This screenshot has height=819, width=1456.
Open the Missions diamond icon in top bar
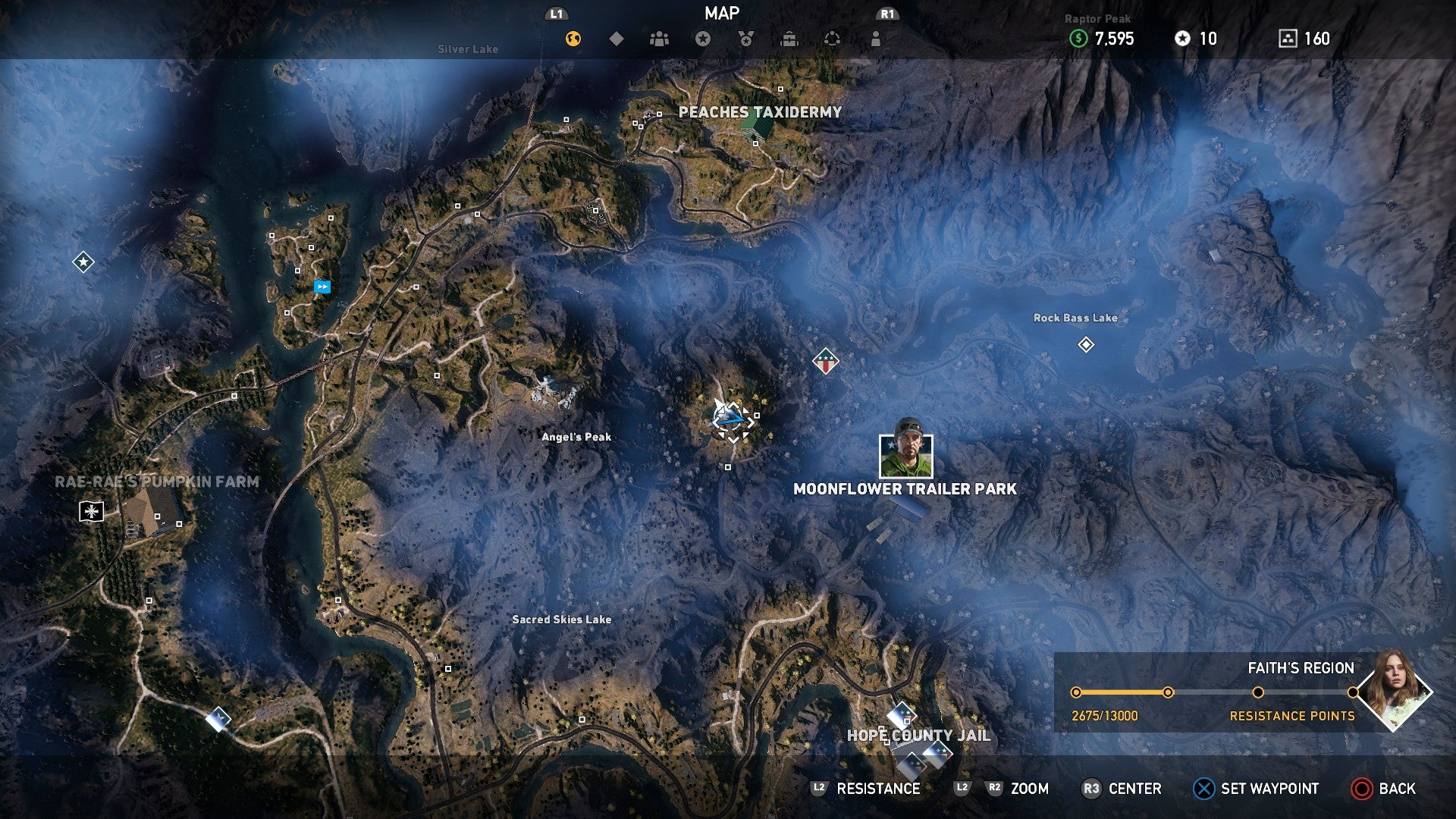coord(616,36)
